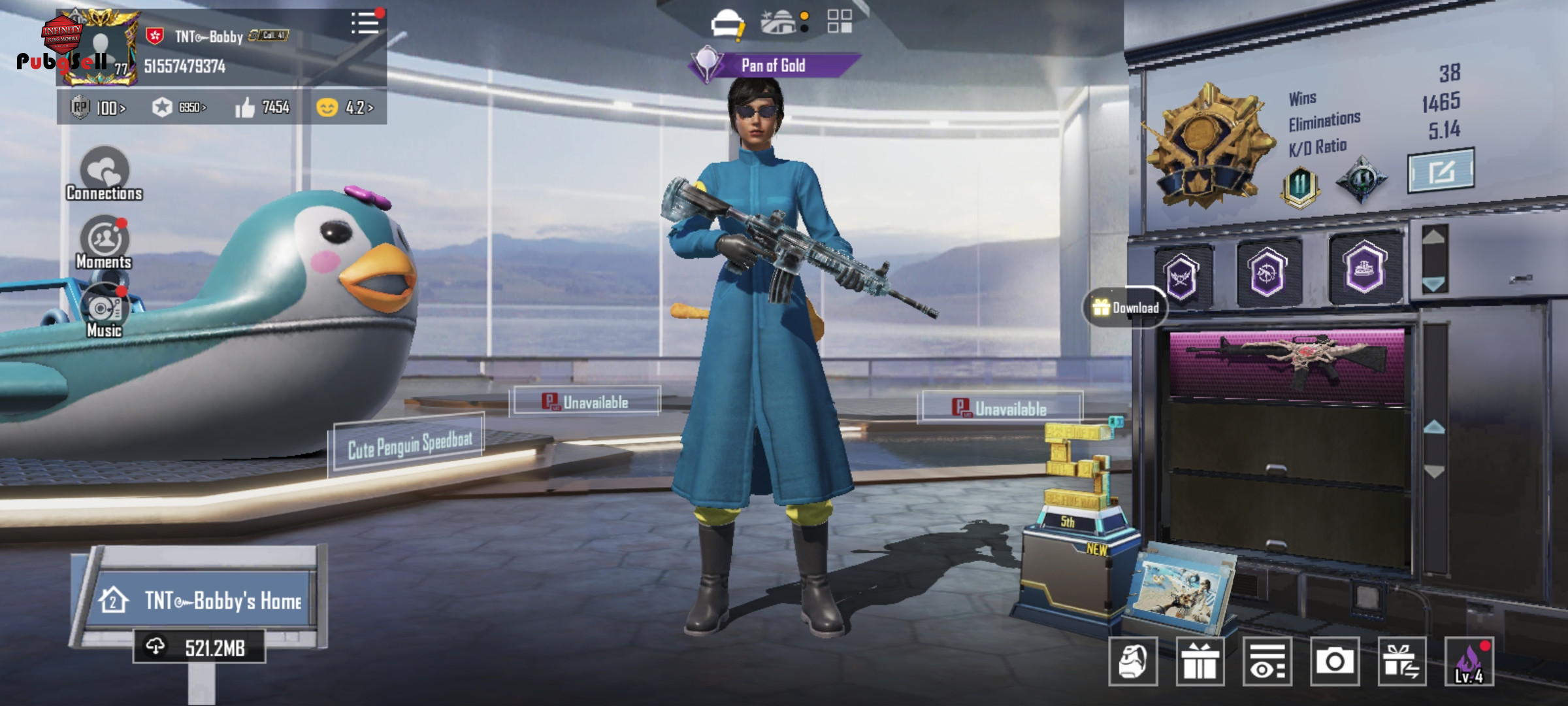Screen dimensions: 1568x706
Task: Download the 521.2MB resource pack
Action: pyautogui.click(x=199, y=647)
